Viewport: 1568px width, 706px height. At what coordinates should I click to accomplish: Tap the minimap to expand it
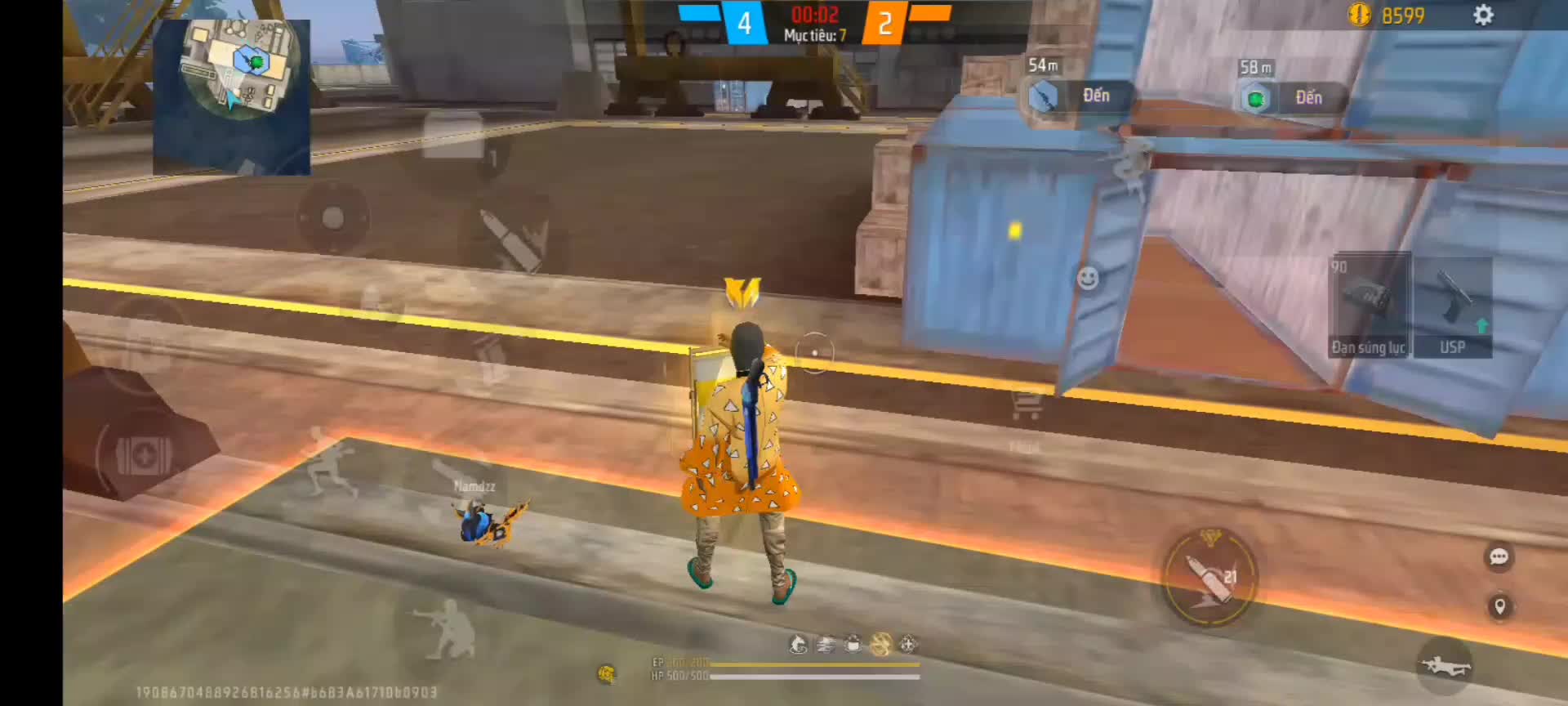232,96
